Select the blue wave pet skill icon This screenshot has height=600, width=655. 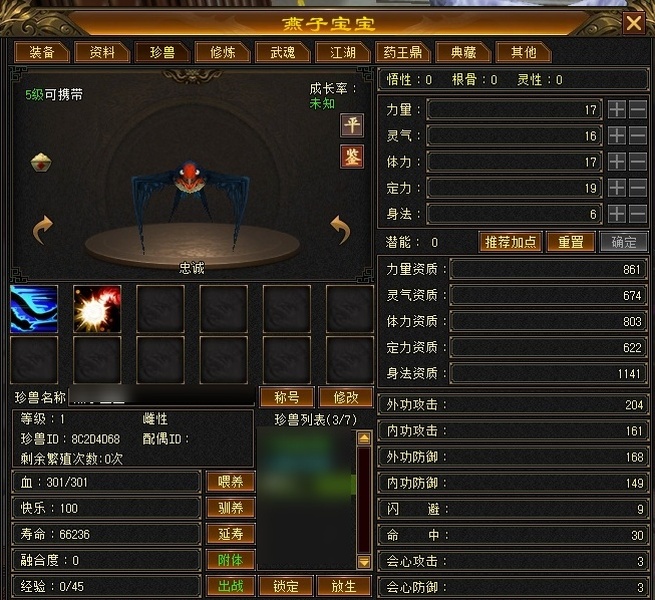(x=34, y=308)
